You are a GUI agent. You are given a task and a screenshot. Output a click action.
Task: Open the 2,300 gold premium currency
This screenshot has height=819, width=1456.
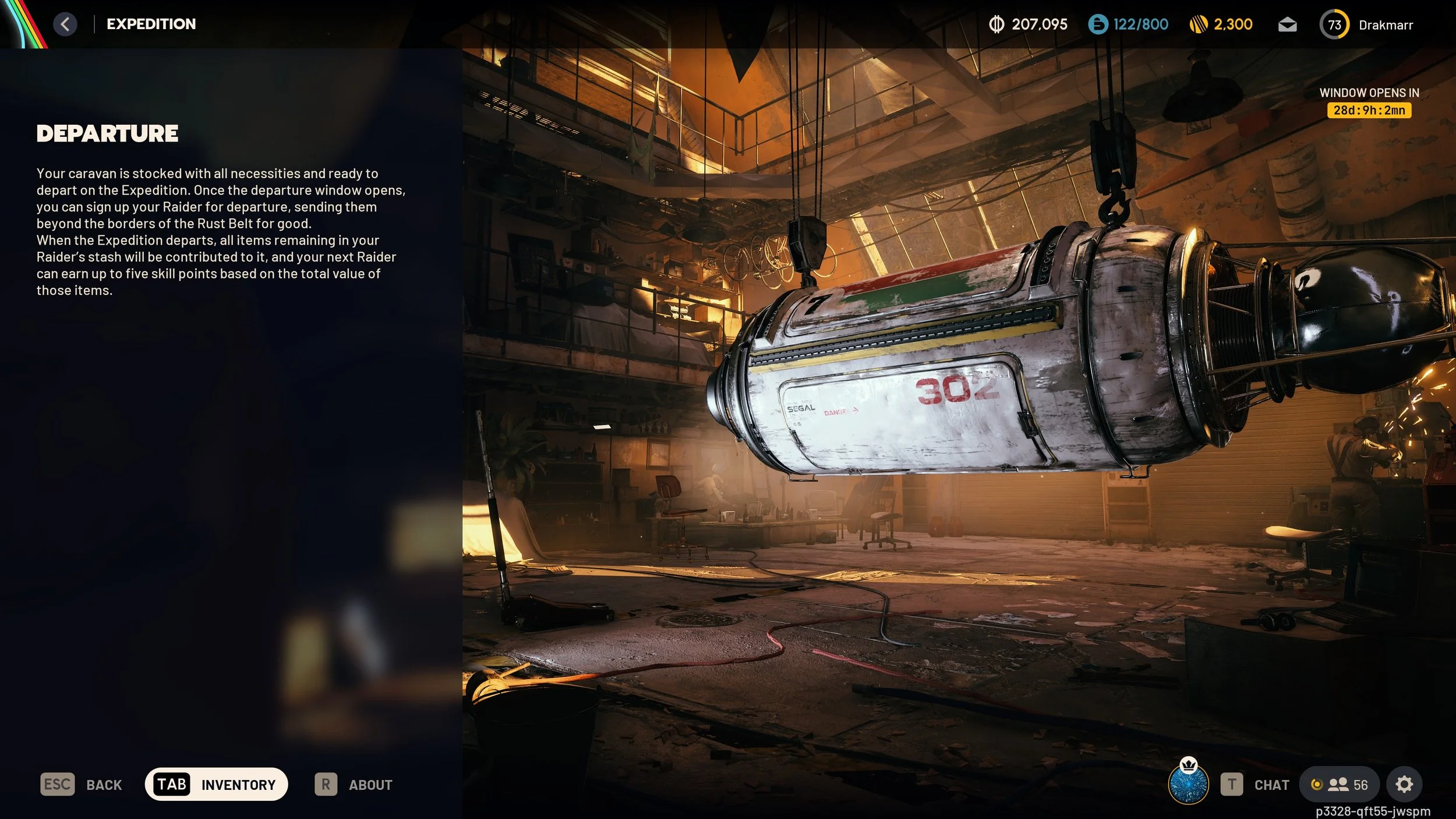[1221, 24]
